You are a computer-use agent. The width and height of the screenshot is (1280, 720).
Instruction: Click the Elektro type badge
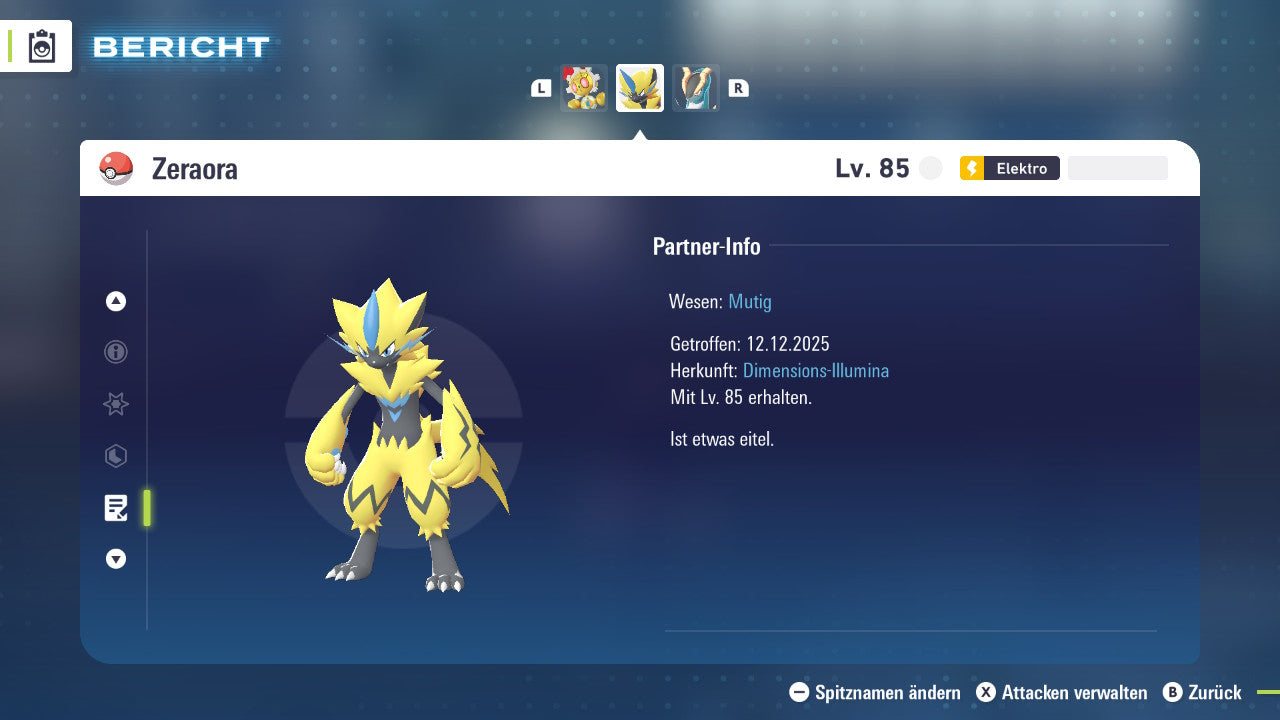click(x=1010, y=168)
